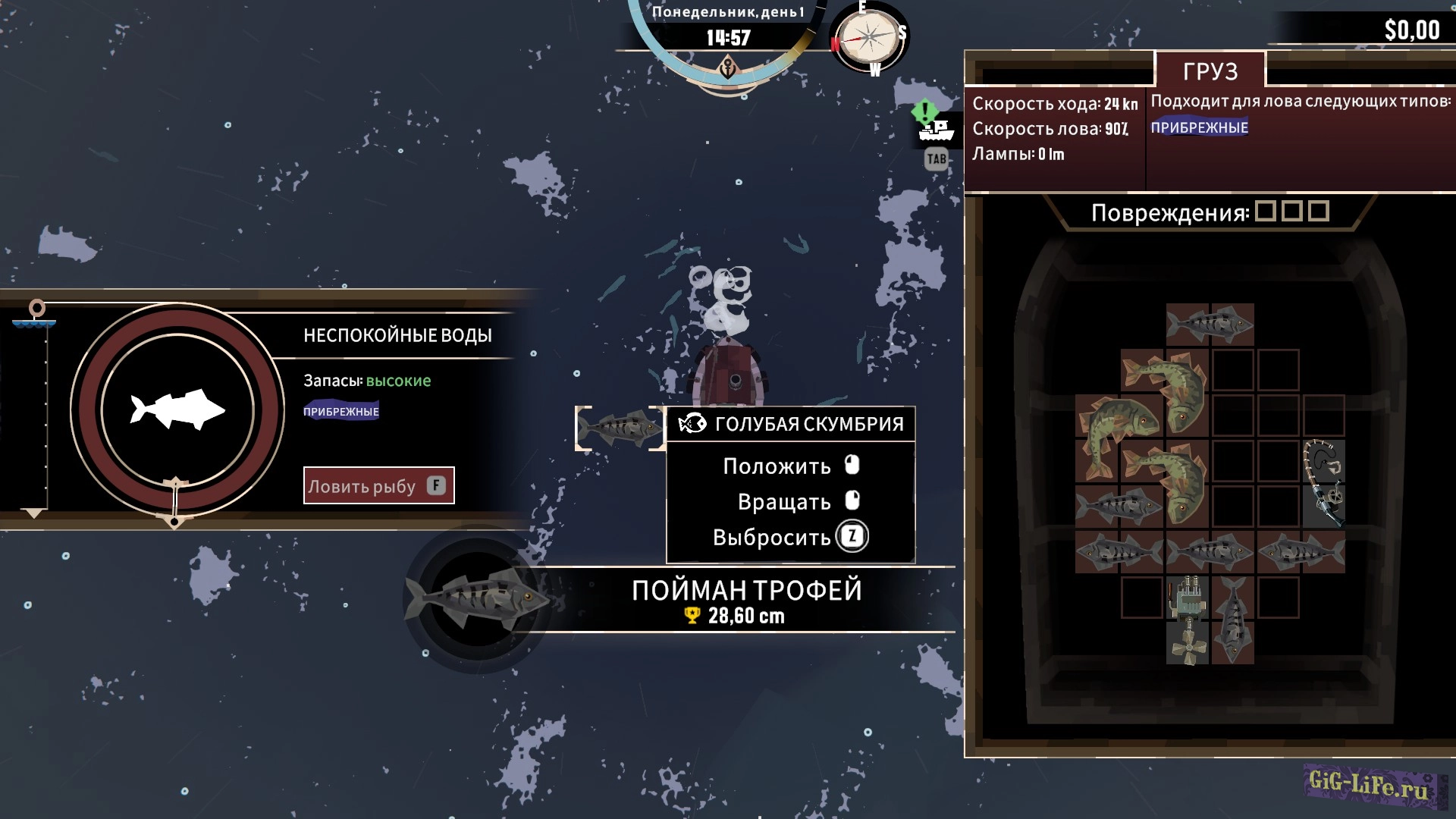This screenshot has height=819, width=1456.
Task: Open the "ГРУЗ" cargo tab
Action: (x=1210, y=71)
